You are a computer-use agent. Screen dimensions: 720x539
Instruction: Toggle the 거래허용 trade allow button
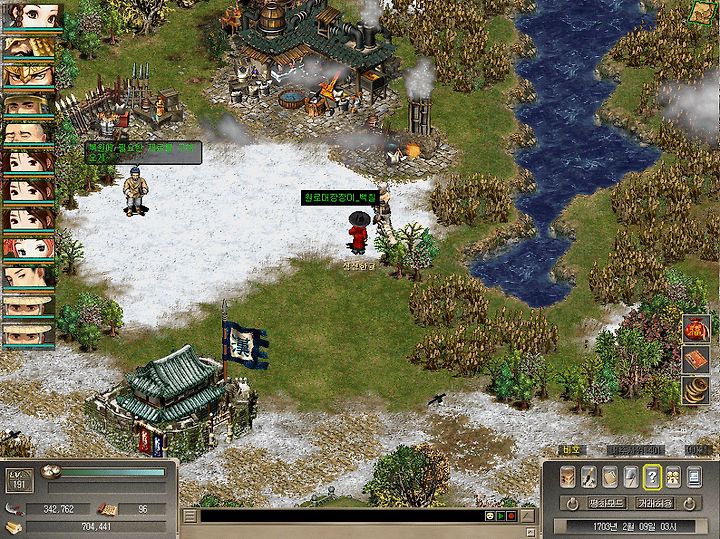coord(655,502)
